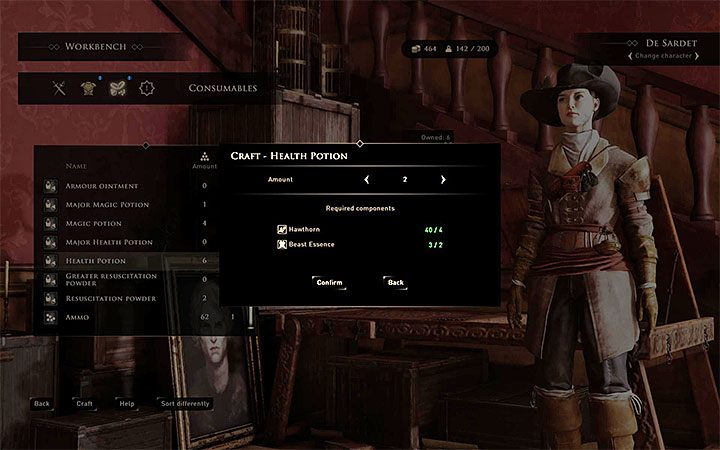Screen dimensions: 720x450
Task: Open the weapons crafting tab
Action: click(x=59, y=88)
